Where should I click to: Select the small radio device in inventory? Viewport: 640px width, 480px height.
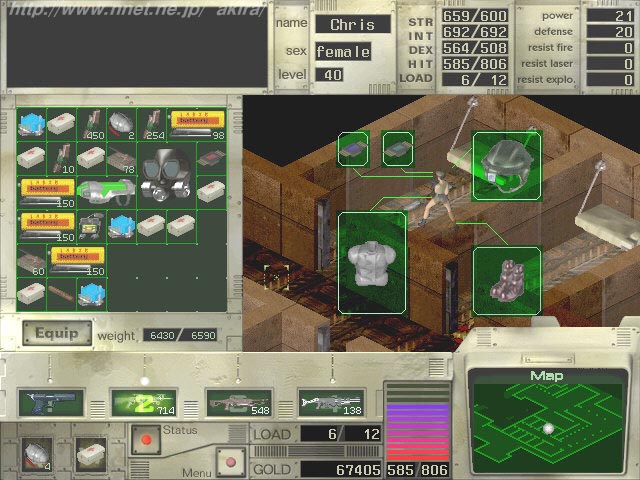point(92,225)
